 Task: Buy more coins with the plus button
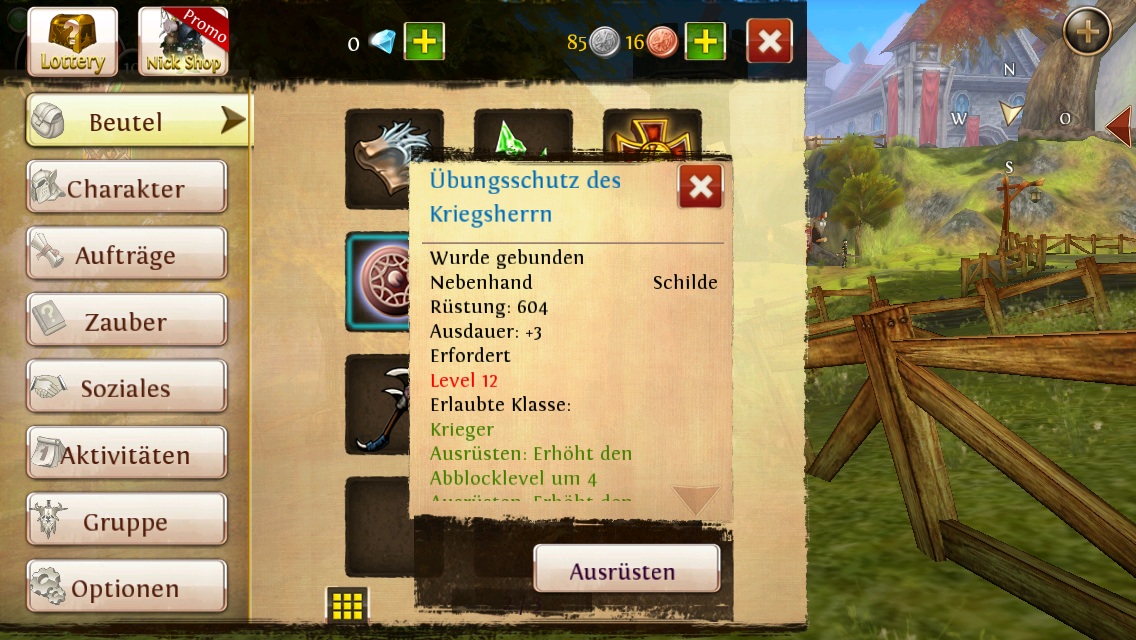[x=705, y=42]
